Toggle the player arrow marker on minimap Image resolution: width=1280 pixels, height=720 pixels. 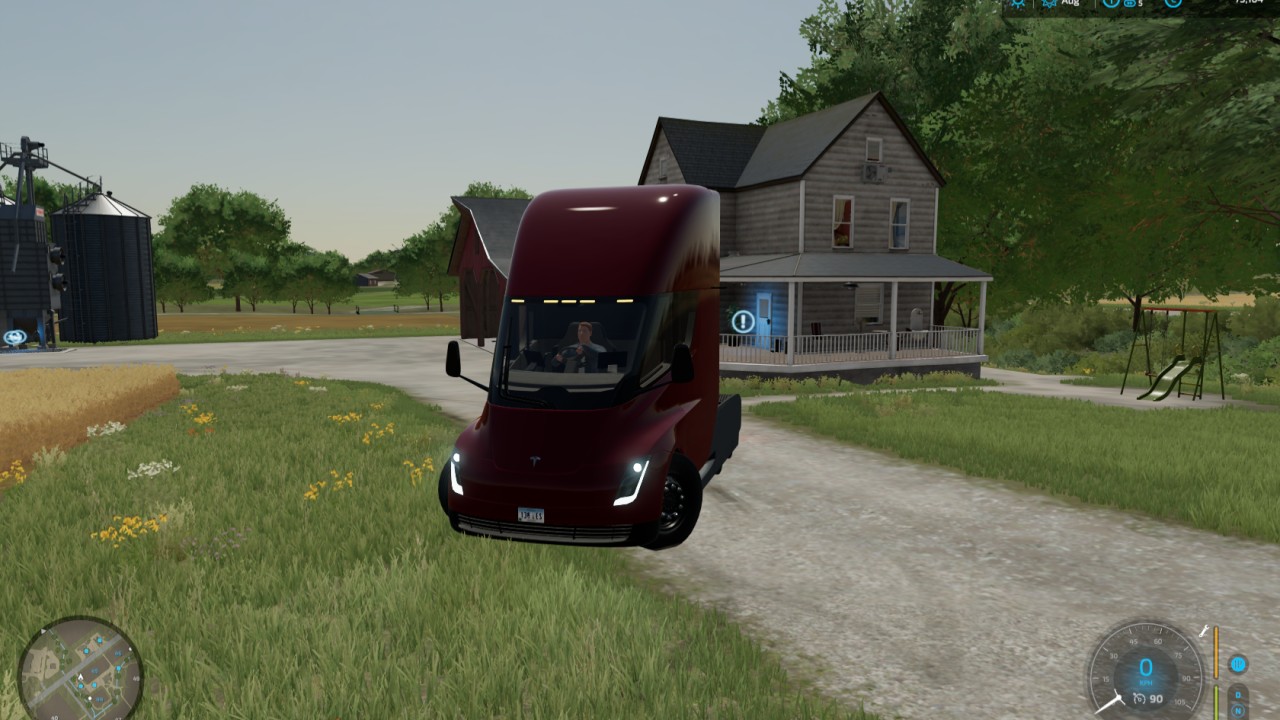(80, 677)
